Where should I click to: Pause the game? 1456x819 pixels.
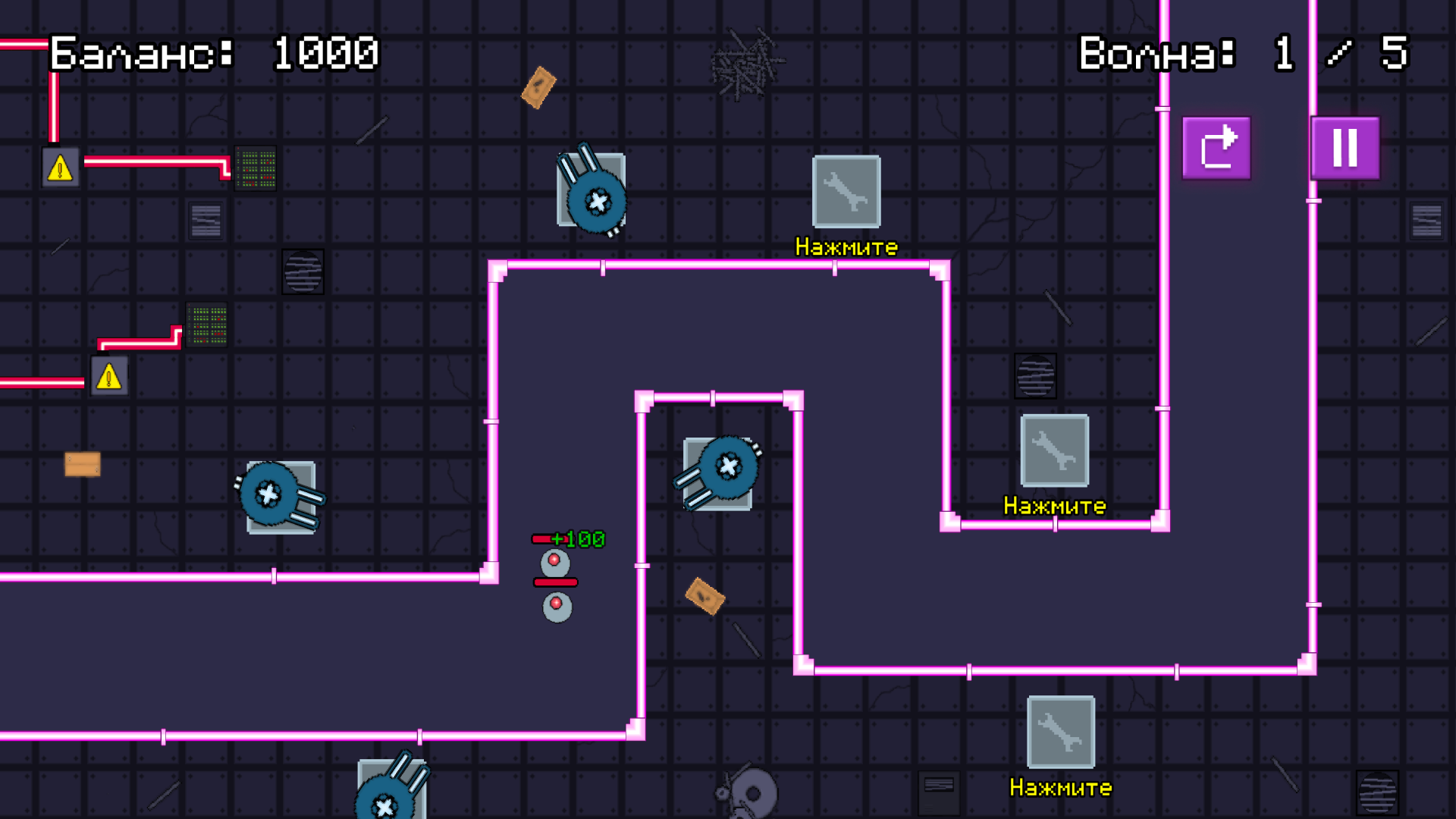1345,147
